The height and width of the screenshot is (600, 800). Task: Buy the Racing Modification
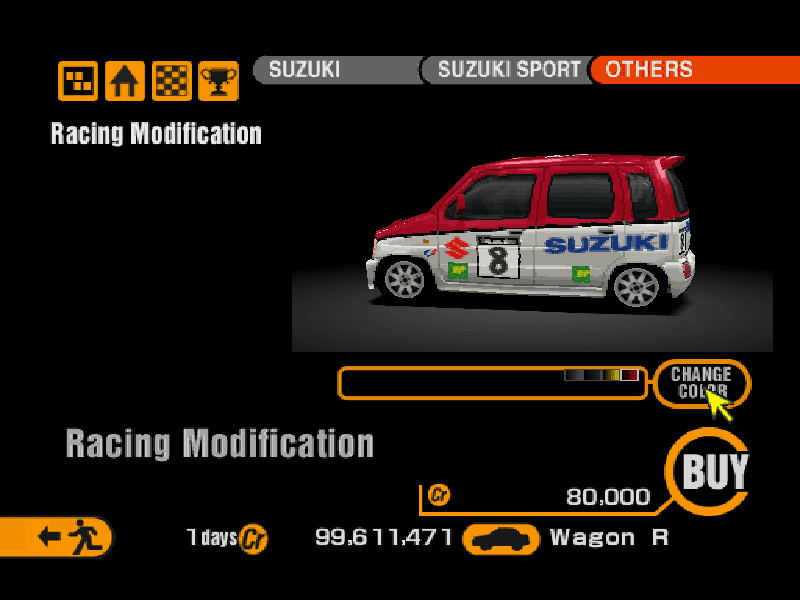tap(714, 471)
